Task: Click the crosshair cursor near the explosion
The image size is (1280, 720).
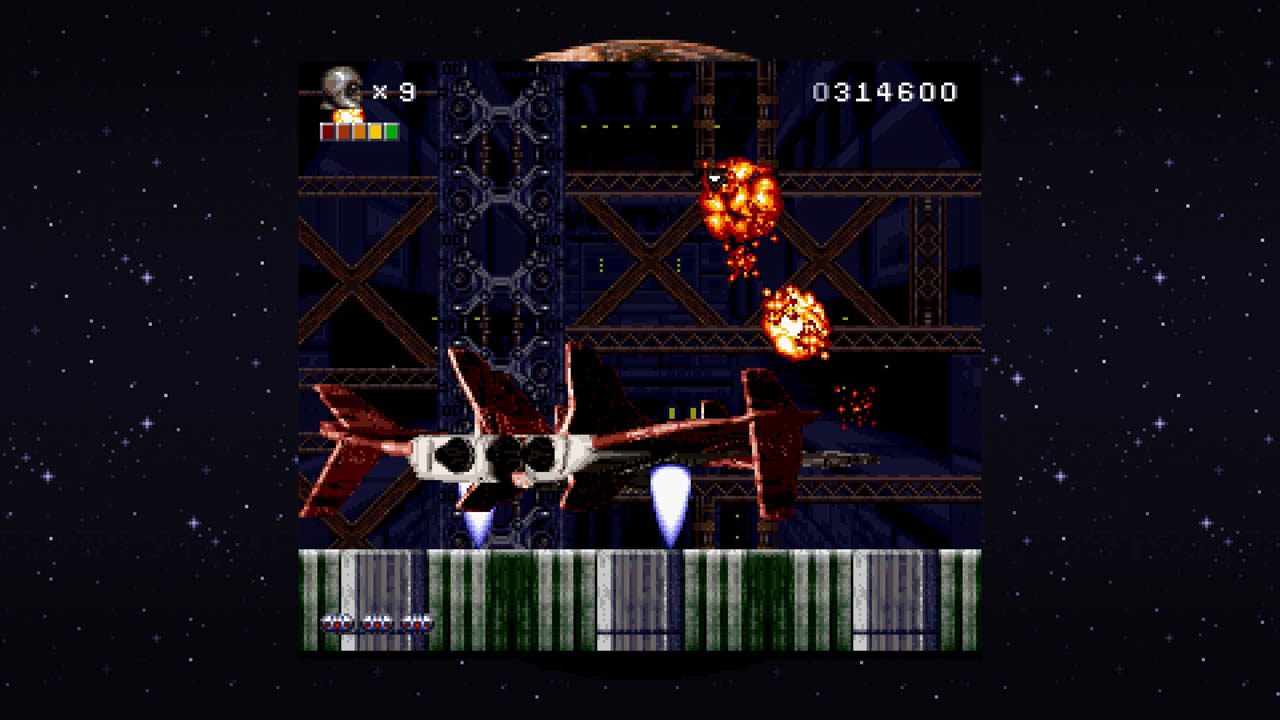Action: tap(714, 176)
